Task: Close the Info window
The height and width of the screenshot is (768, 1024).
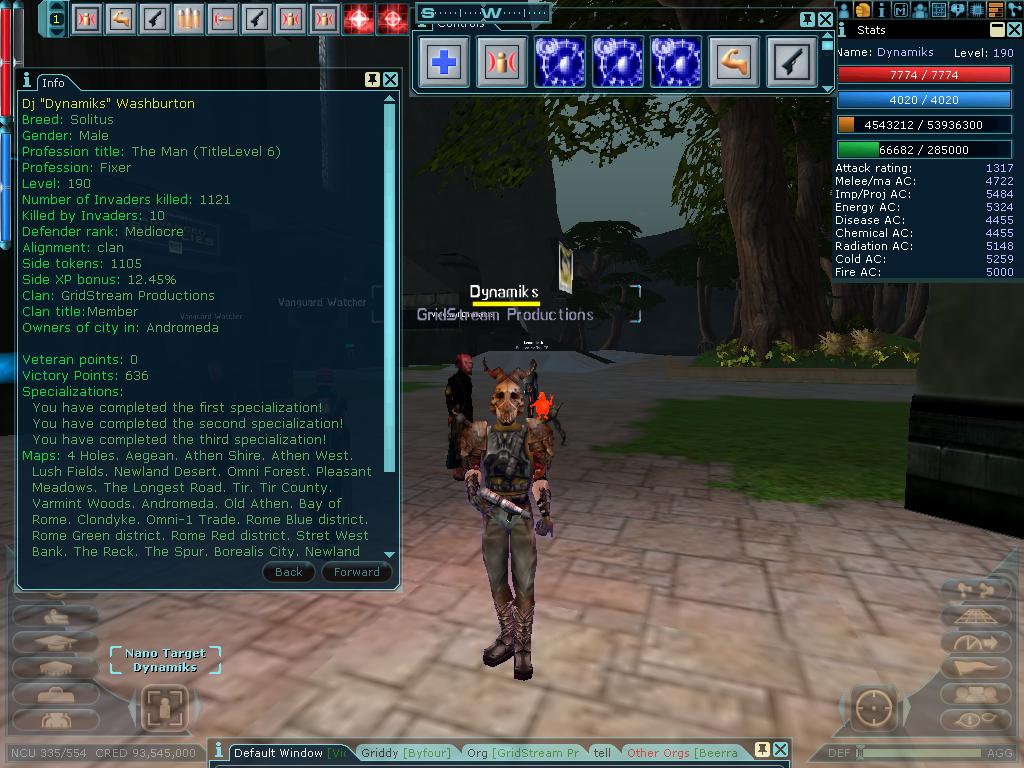Action: (x=391, y=80)
